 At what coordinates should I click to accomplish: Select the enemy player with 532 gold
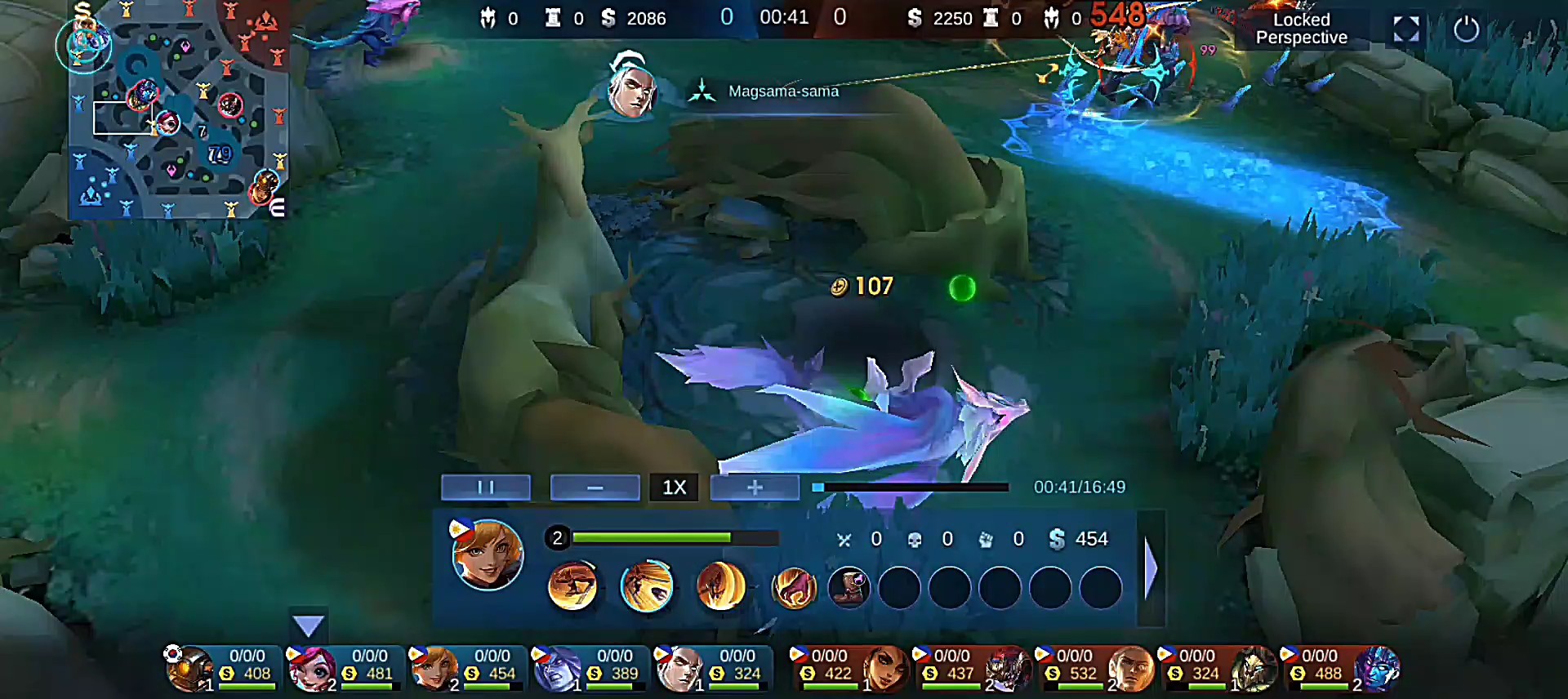[x=1094, y=668]
